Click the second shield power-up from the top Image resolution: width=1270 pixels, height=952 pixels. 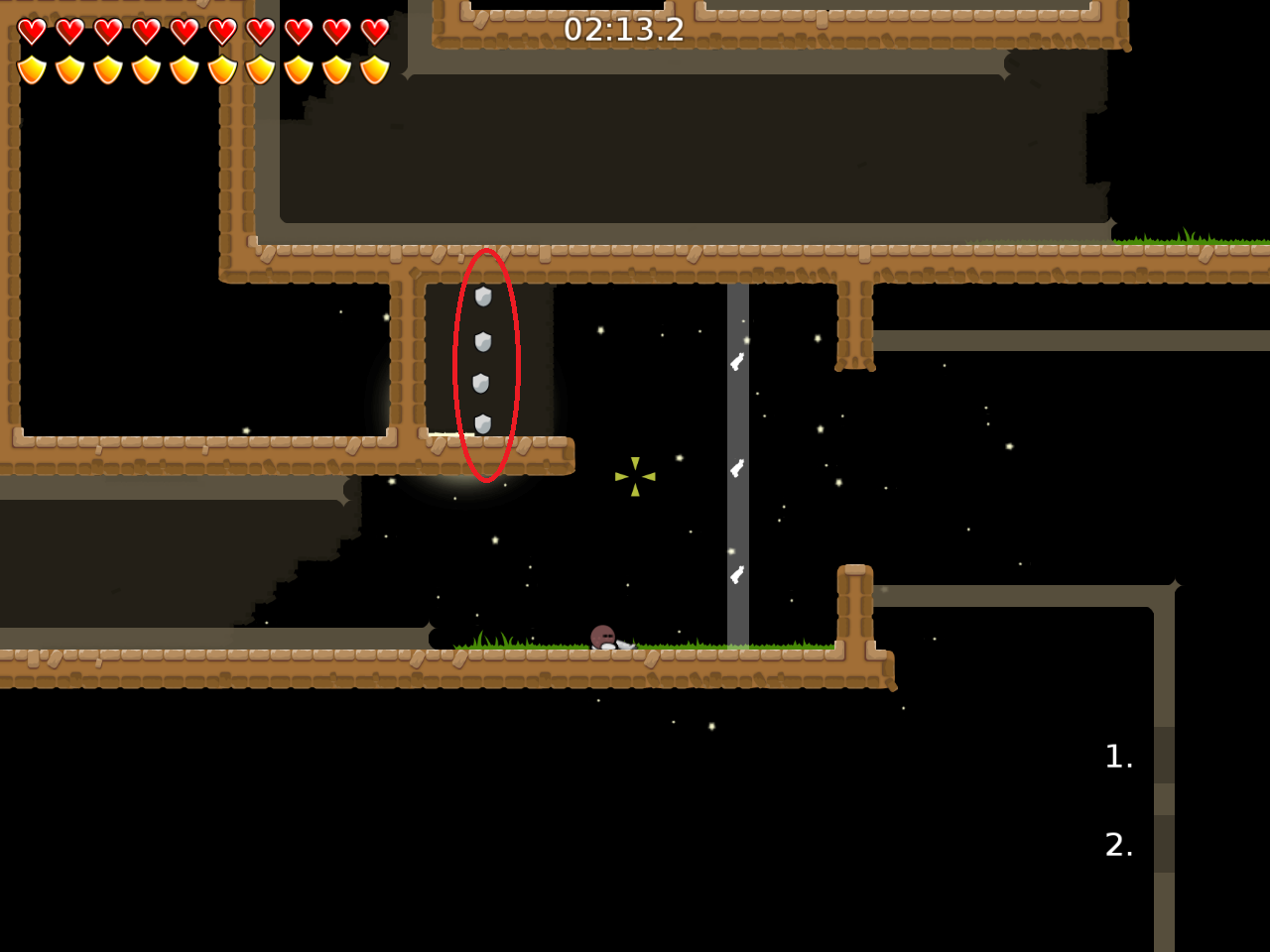pos(482,343)
